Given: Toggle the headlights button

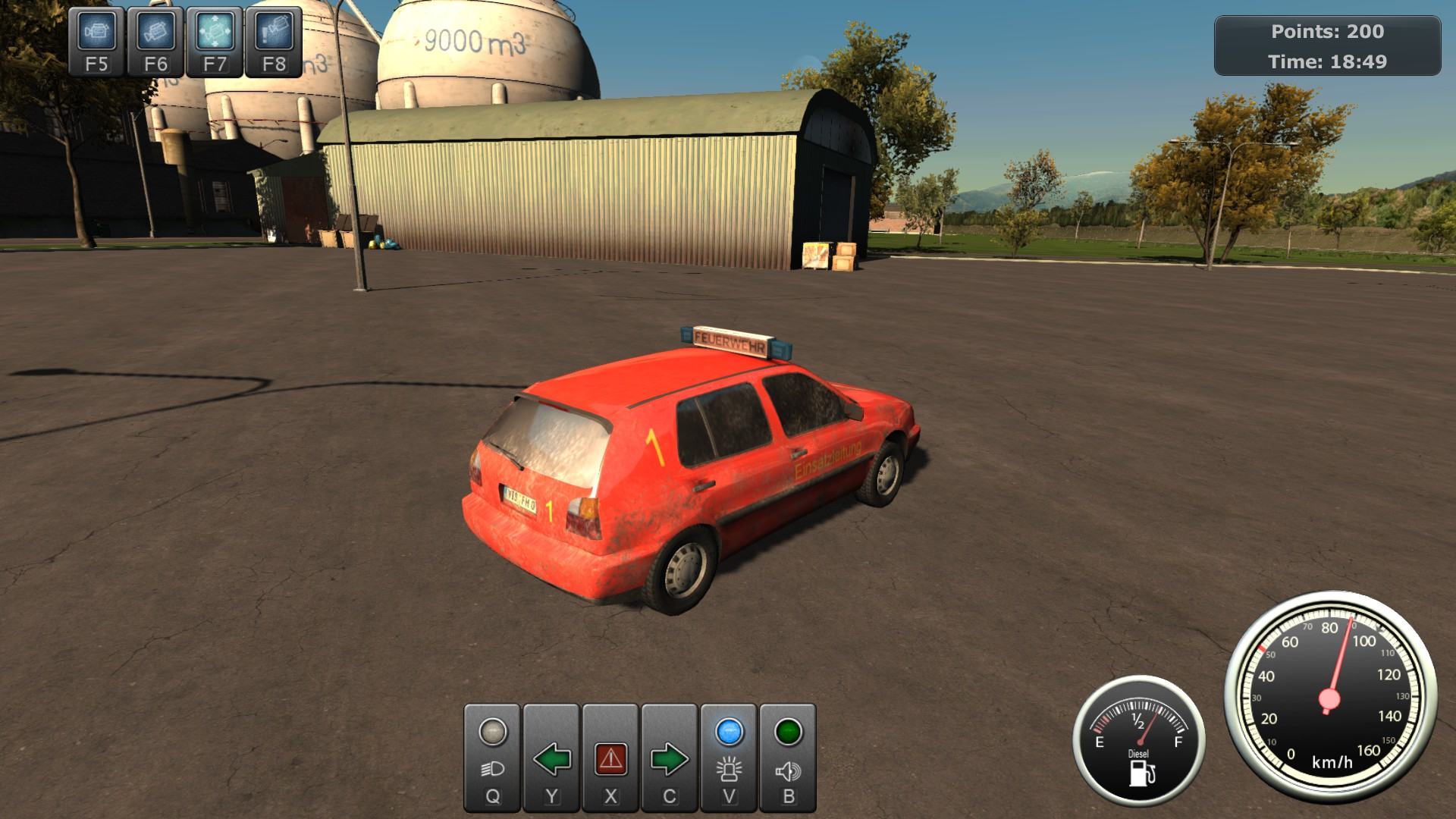Looking at the screenshot, I should coord(492,758).
